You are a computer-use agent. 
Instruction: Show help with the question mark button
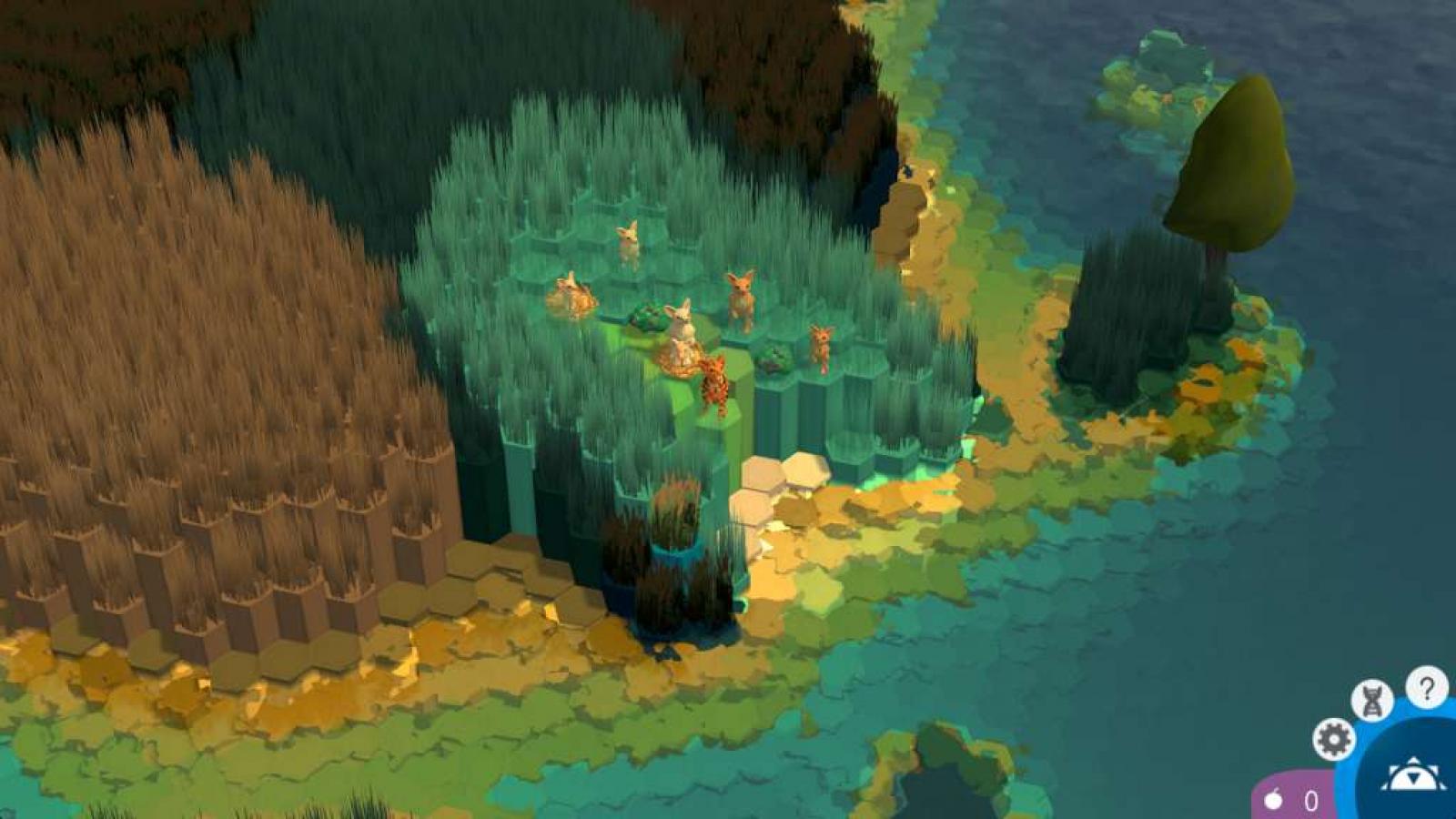click(1426, 688)
